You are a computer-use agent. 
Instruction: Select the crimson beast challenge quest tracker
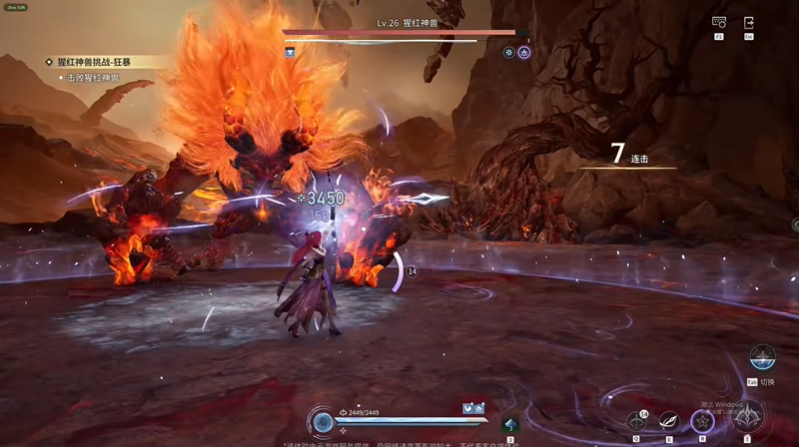pos(101,62)
